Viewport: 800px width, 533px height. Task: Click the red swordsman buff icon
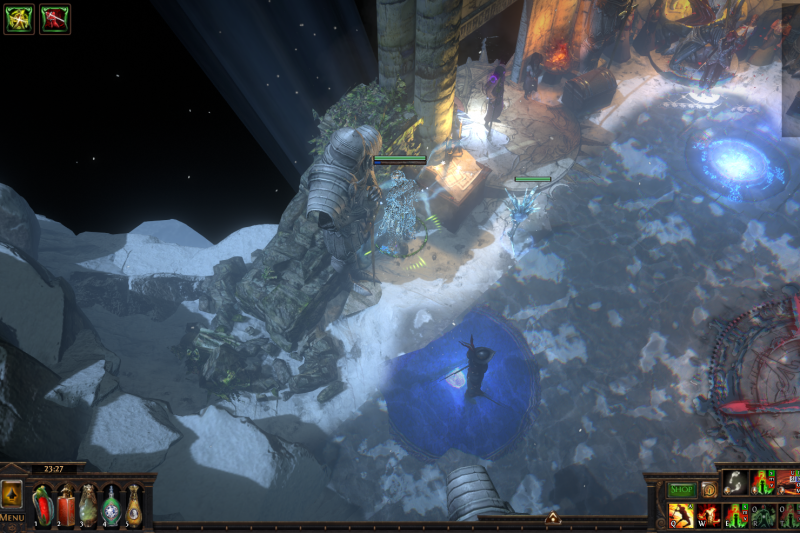[x=54, y=18]
